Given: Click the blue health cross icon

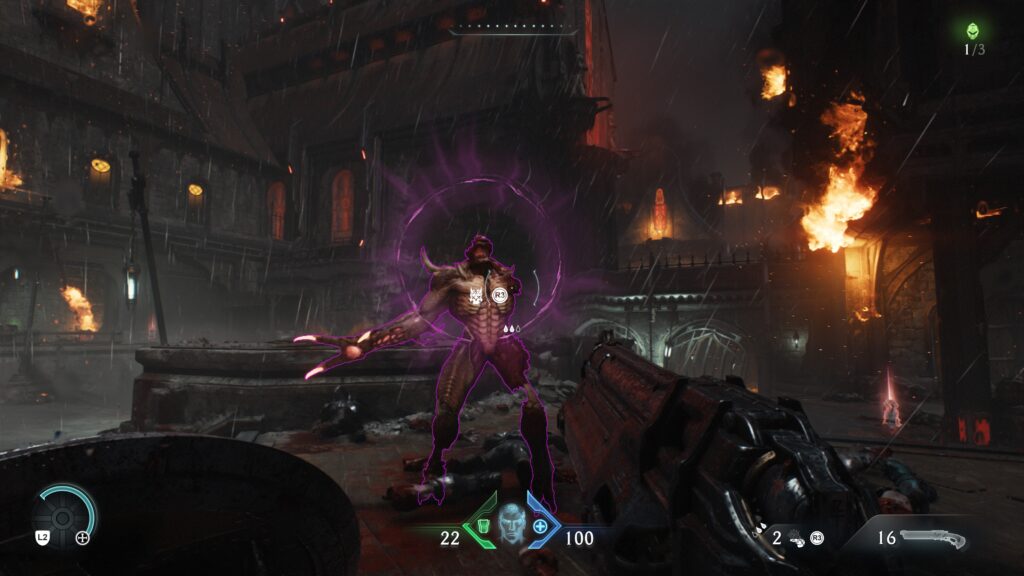Looking at the screenshot, I should click(x=541, y=526).
